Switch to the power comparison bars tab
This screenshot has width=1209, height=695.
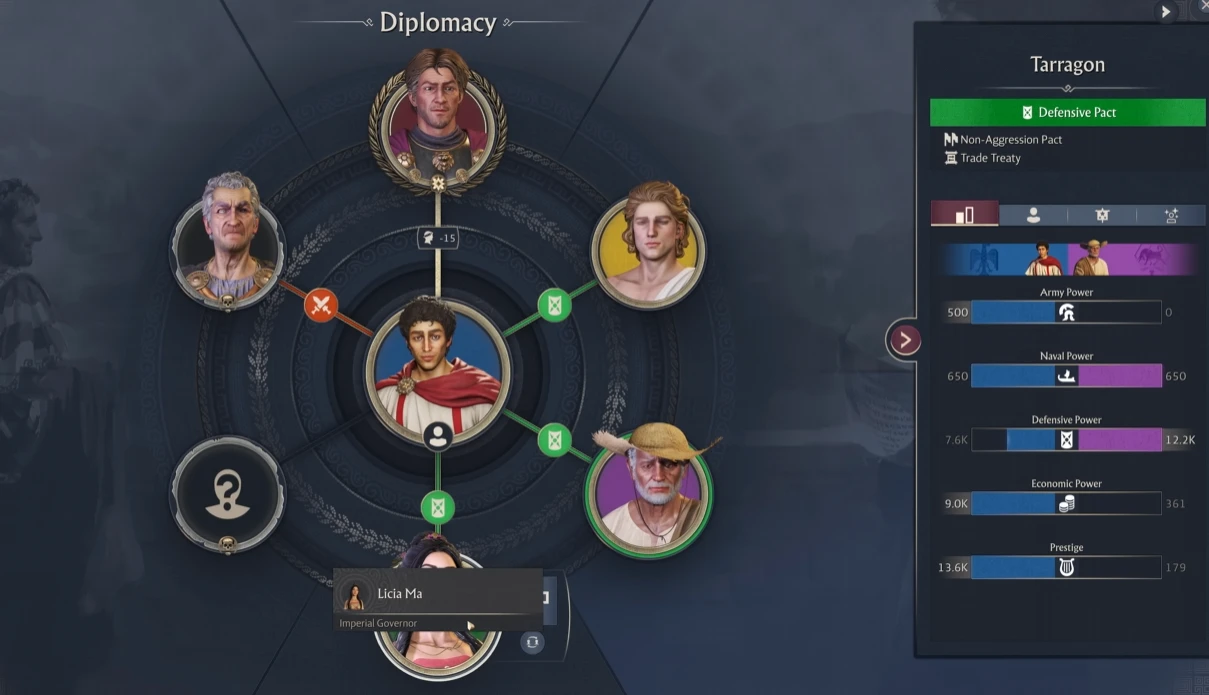point(965,214)
